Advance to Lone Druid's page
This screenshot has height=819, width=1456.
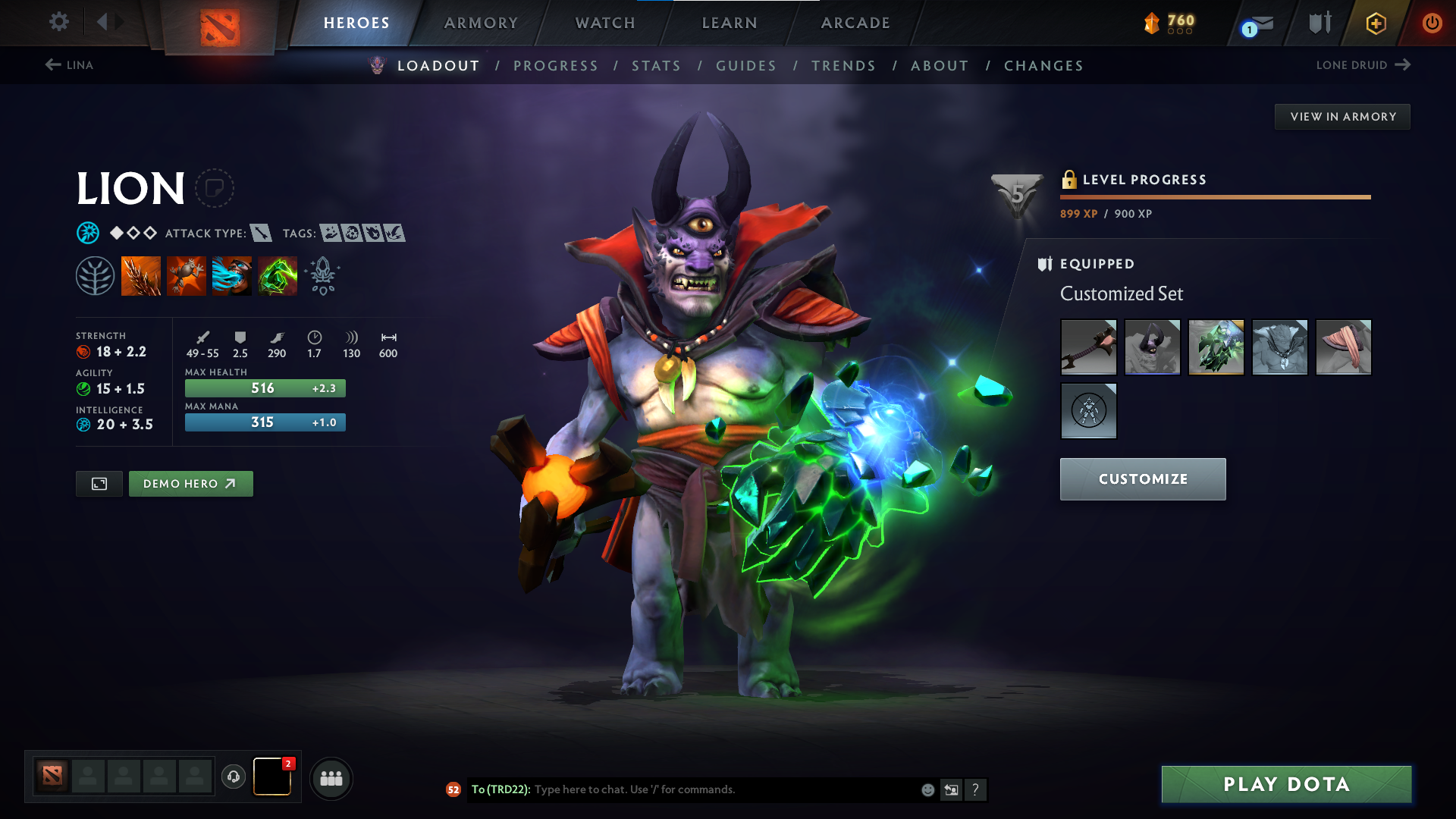coord(1363,65)
